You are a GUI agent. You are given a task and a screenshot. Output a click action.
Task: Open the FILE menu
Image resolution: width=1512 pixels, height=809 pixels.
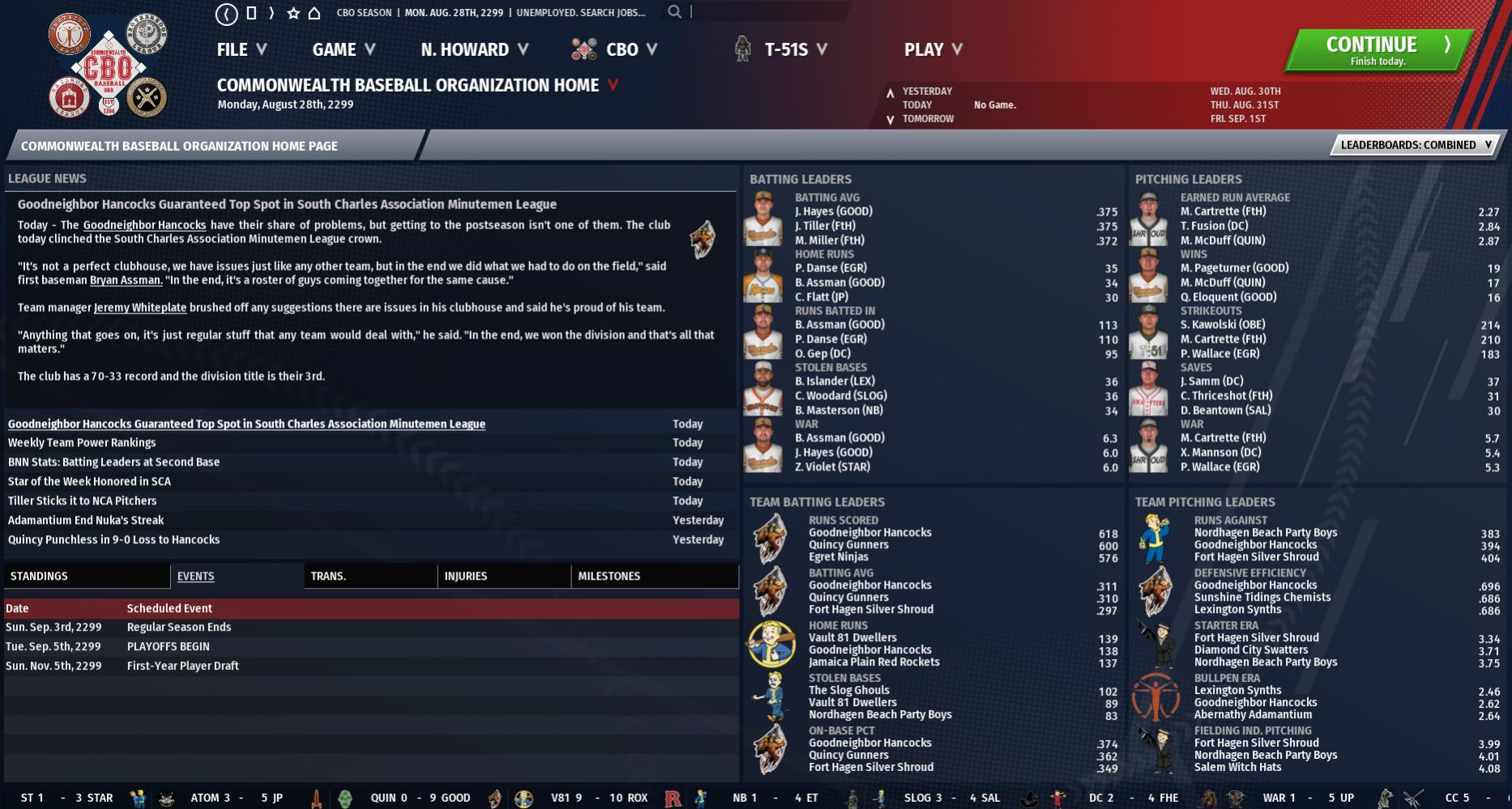point(241,49)
